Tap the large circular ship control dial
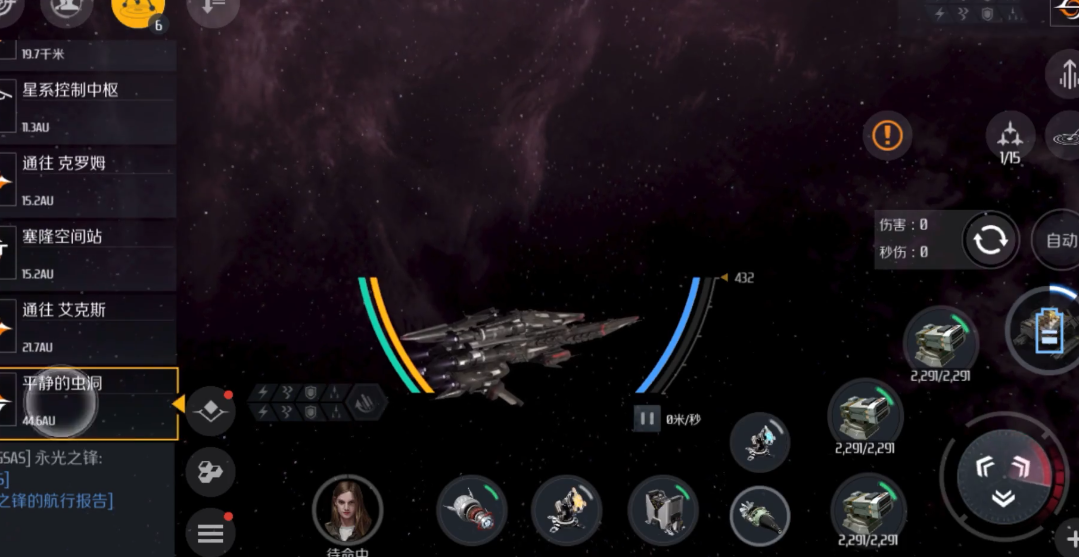This screenshot has width=1079, height=557. click(x=1003, y=478)
